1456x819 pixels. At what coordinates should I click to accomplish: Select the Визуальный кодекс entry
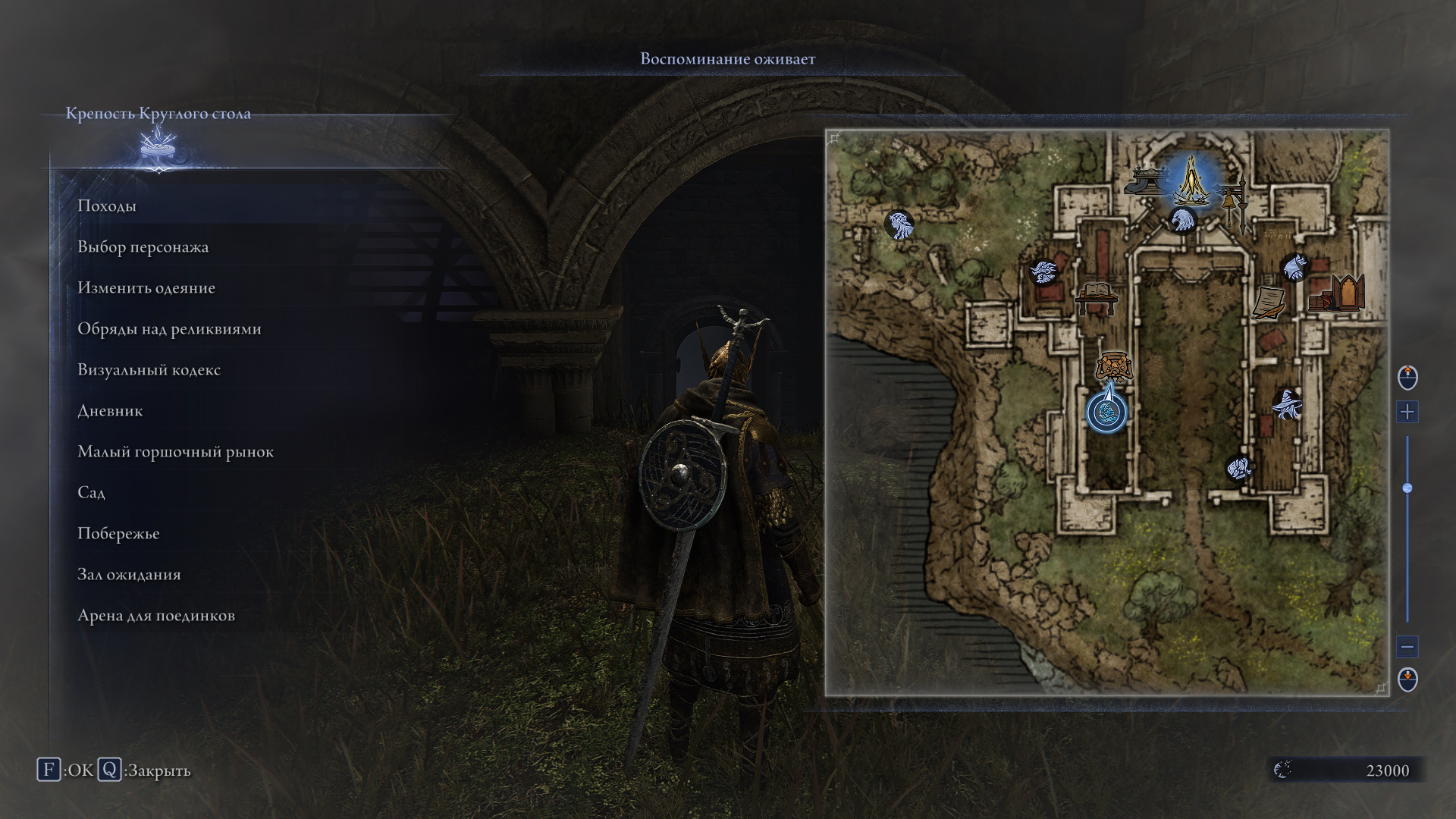point(149,369)
